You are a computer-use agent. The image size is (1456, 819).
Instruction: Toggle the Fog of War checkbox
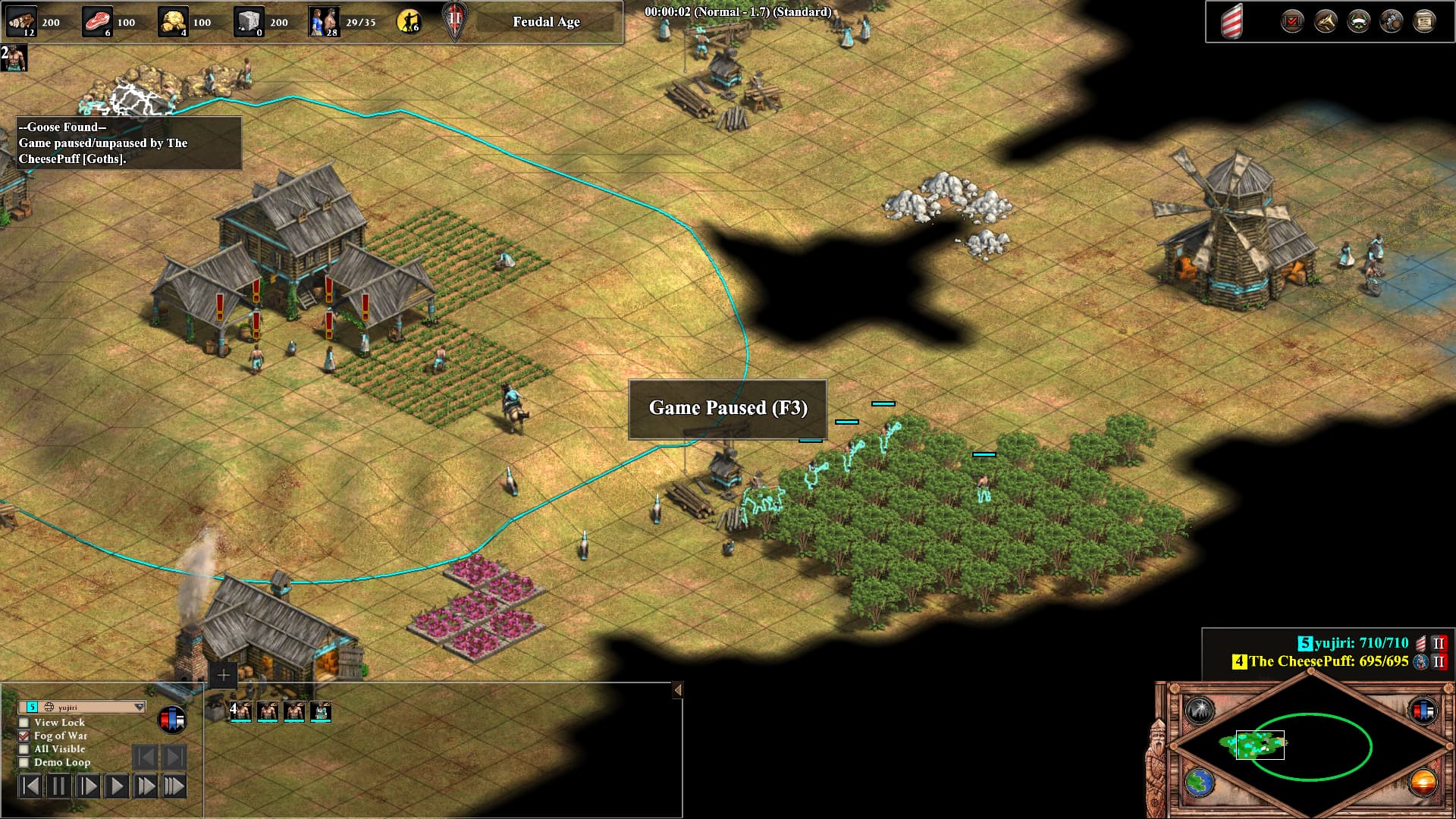click(24, 736)
